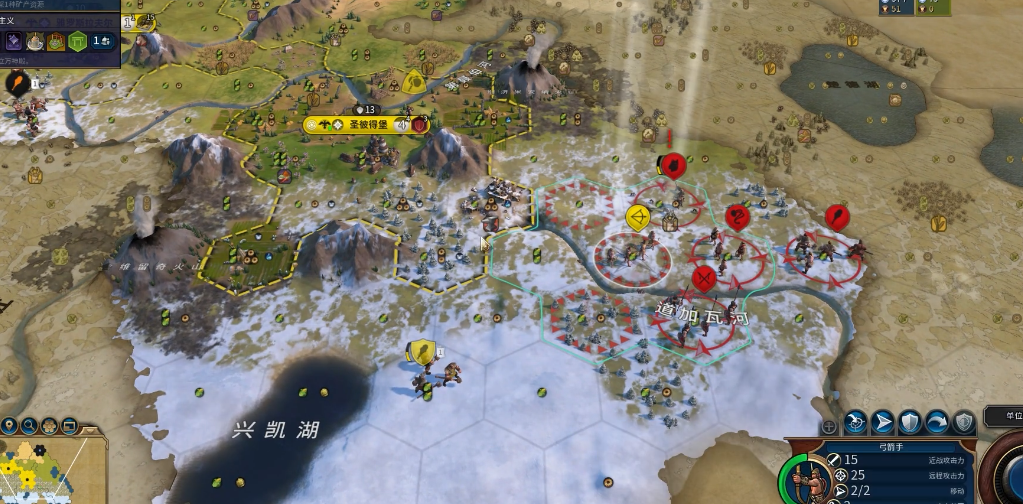Image resolution: width=1023 pixels, height=504 pixels.
Task: Skip the archer's turn
Action: point(937,422)
